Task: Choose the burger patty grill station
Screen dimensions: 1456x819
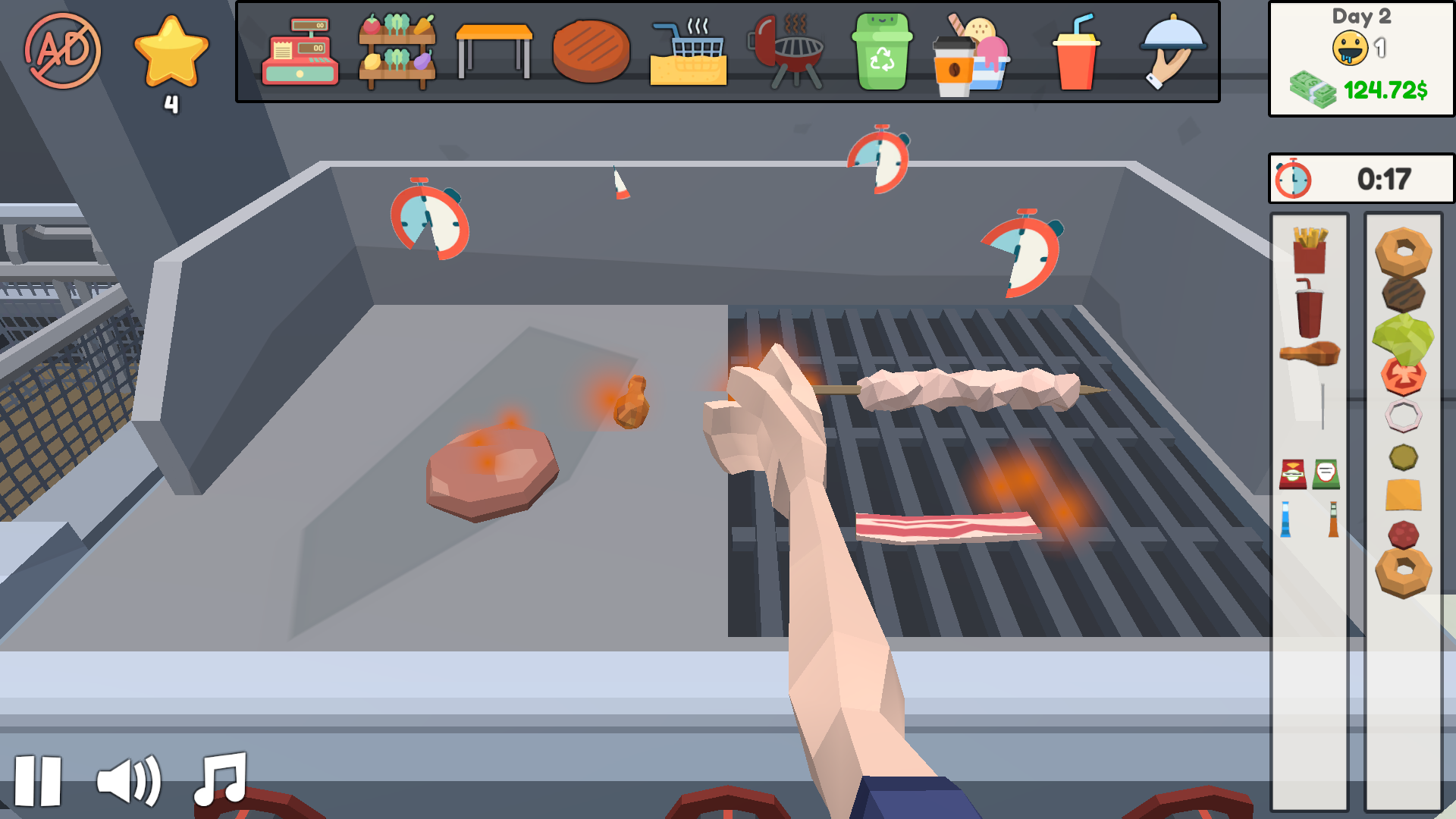Action: click(x=591, y=51)
